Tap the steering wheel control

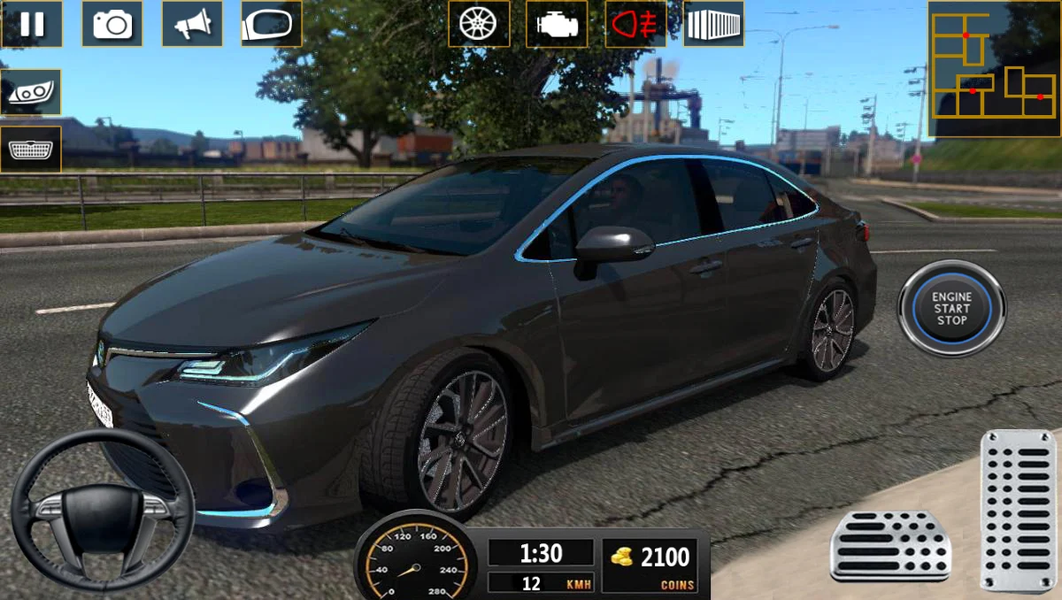(102, 510)
